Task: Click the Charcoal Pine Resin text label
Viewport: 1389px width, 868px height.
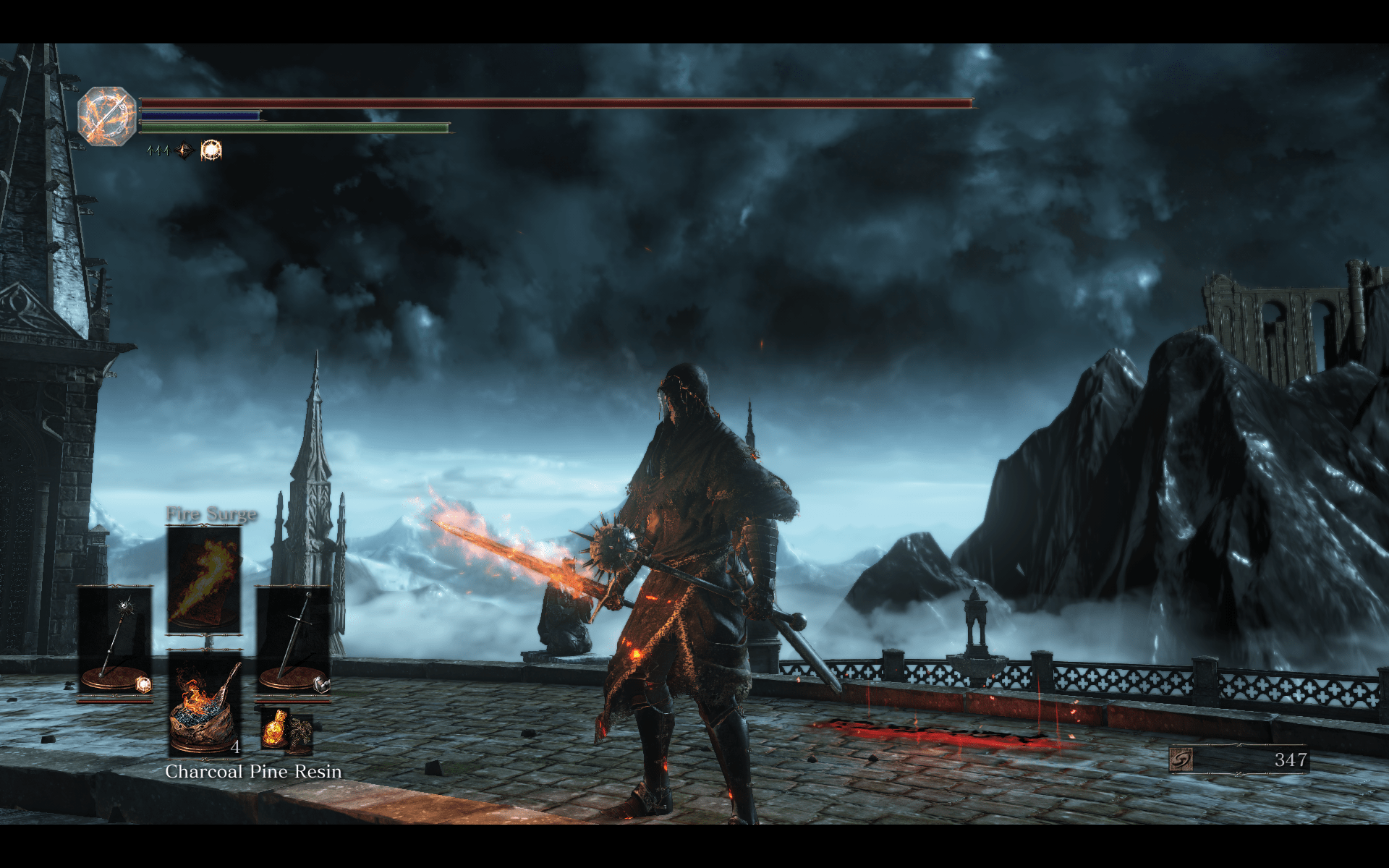Action: 253,772
